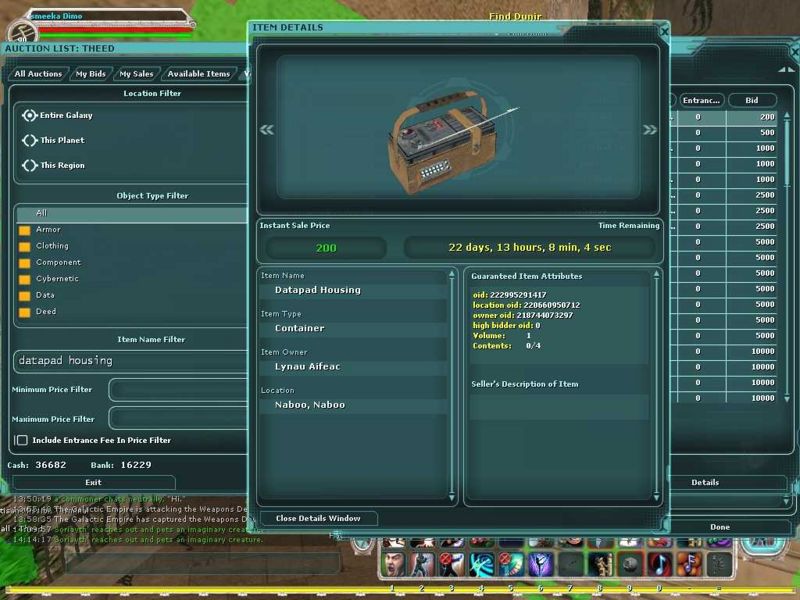Viewport: 800px width, 600px height.
Task: Click the Done button
Action: [x=719, y=526]
